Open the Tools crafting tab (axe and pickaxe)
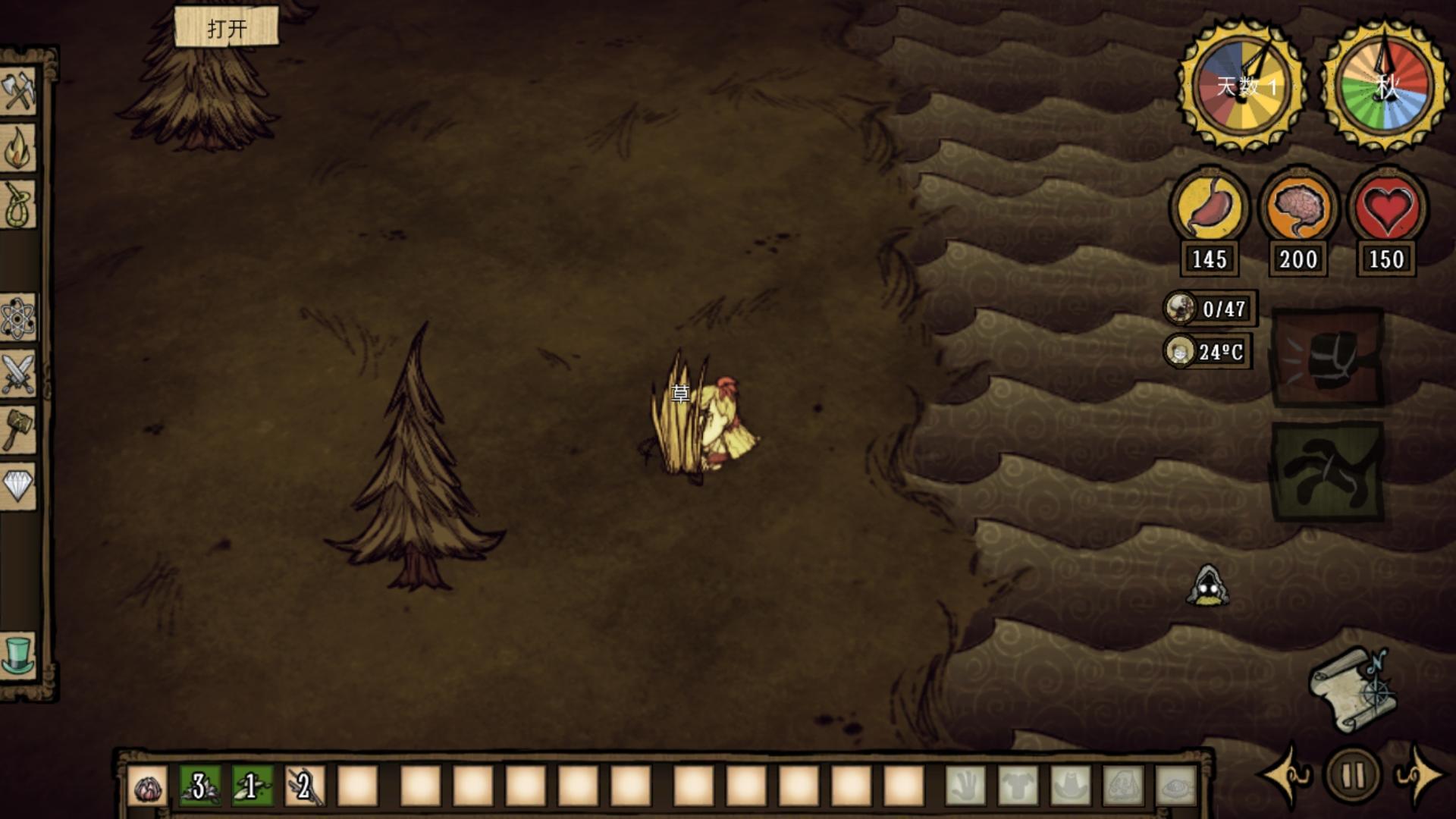Viewport: 1456px width, 819px height. (x=18, y=91)
